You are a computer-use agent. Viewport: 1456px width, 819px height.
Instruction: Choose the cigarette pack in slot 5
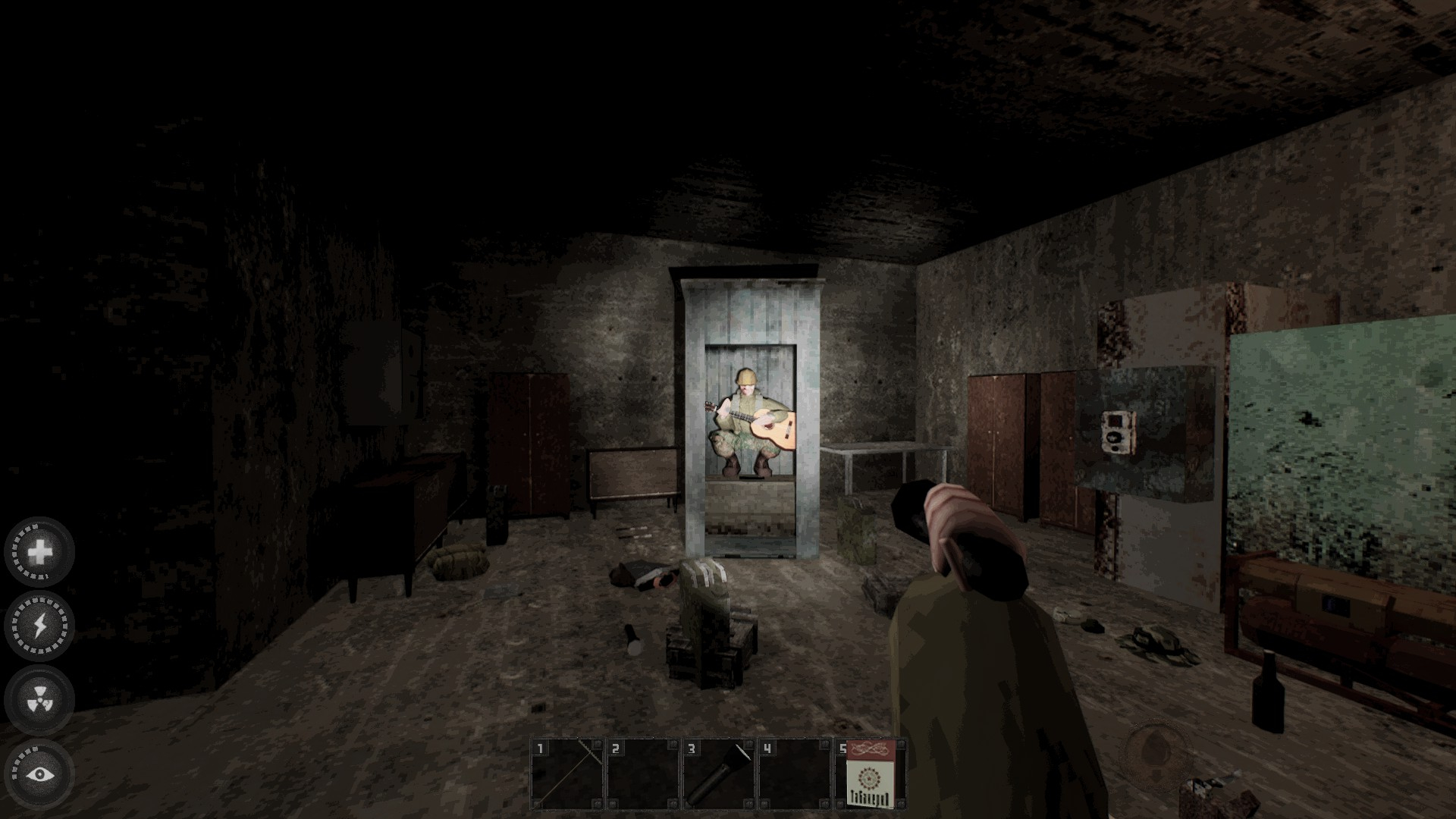[871, 774]
